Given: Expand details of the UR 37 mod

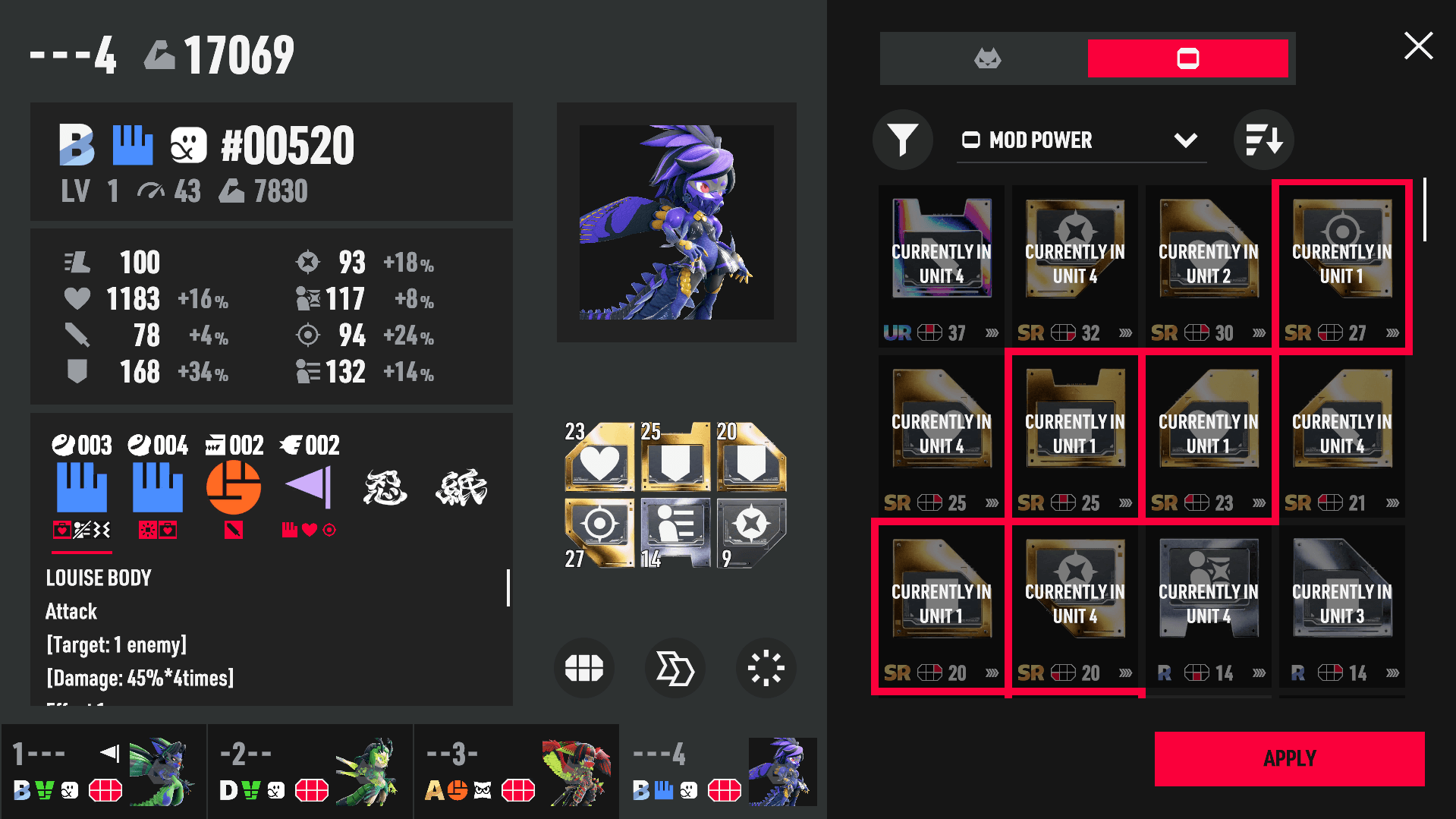Looking at the screenshot, I should click(992, 332).
